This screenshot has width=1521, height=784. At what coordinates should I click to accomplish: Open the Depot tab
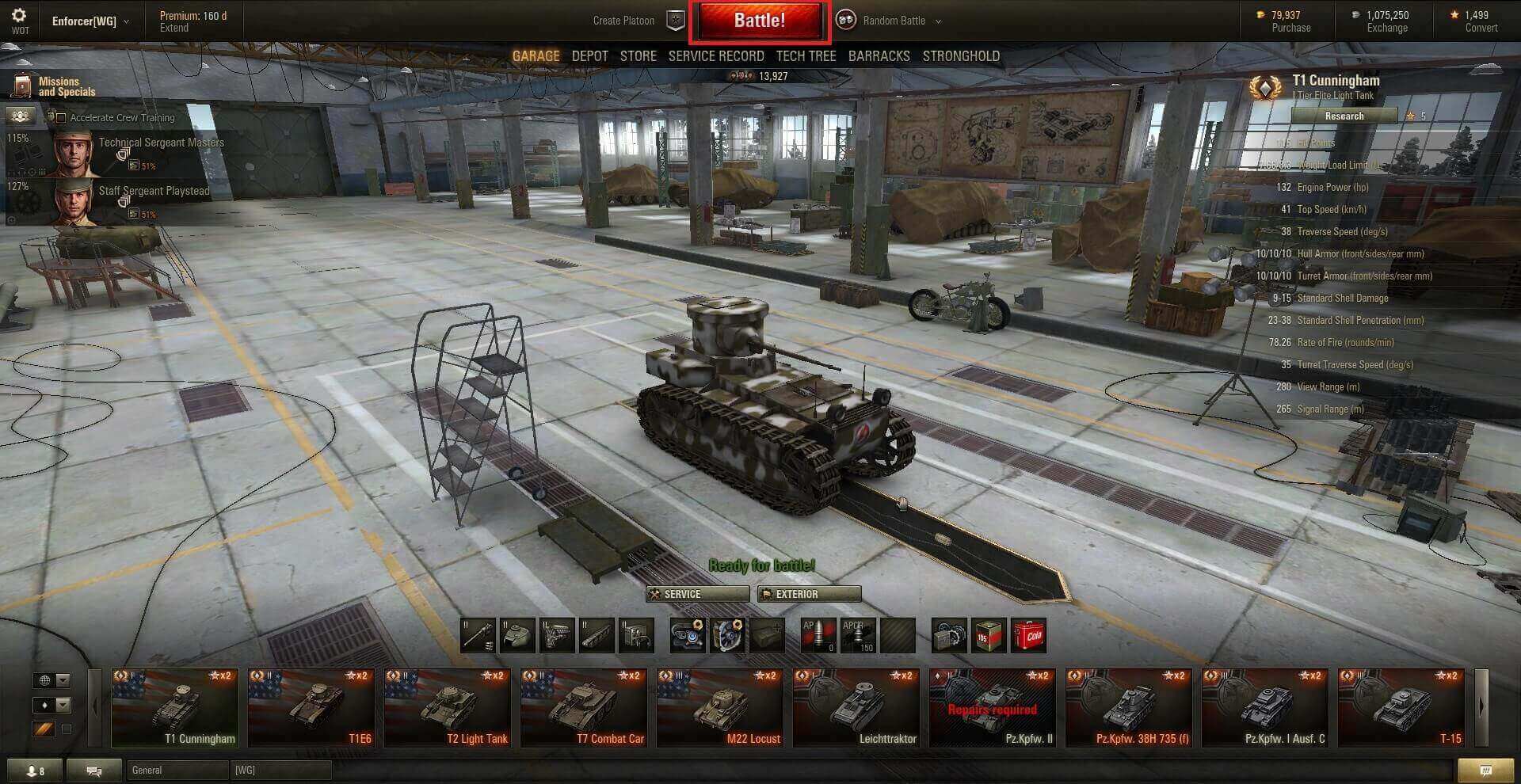pyautogui.click(x=589, y=56)
